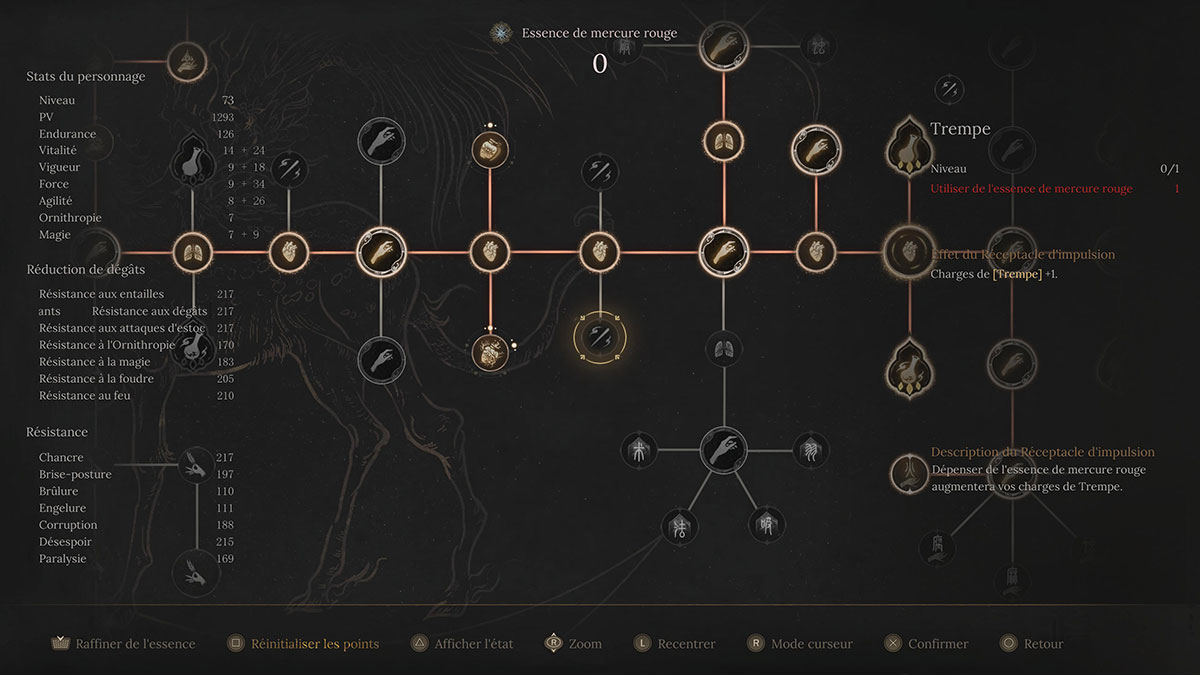The image size is (1200, 675).
Task: Choose the highlighted feather node with golden ring
Action: (x=600, y=338)
